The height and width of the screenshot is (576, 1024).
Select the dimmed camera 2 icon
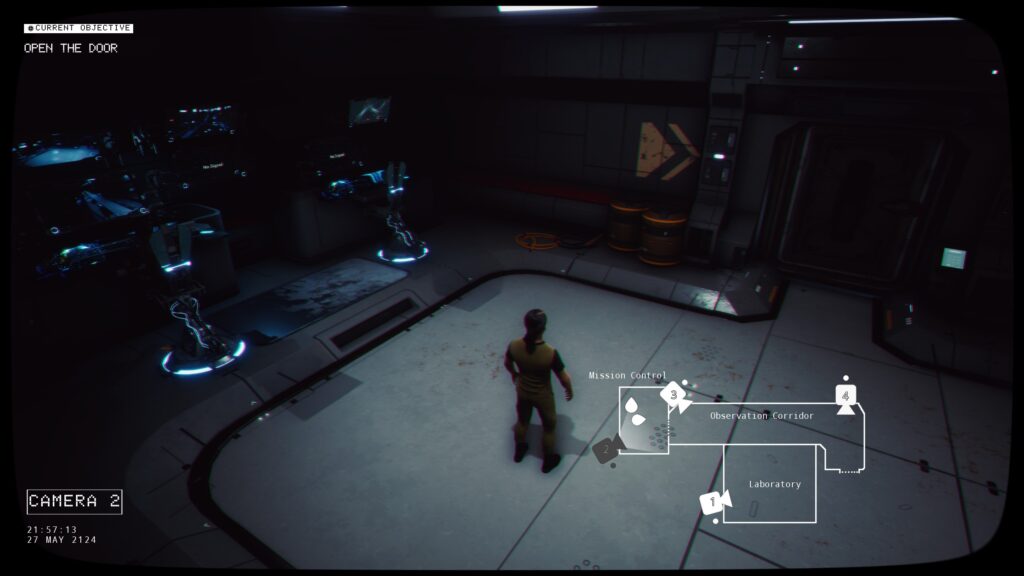click(605, 450)
